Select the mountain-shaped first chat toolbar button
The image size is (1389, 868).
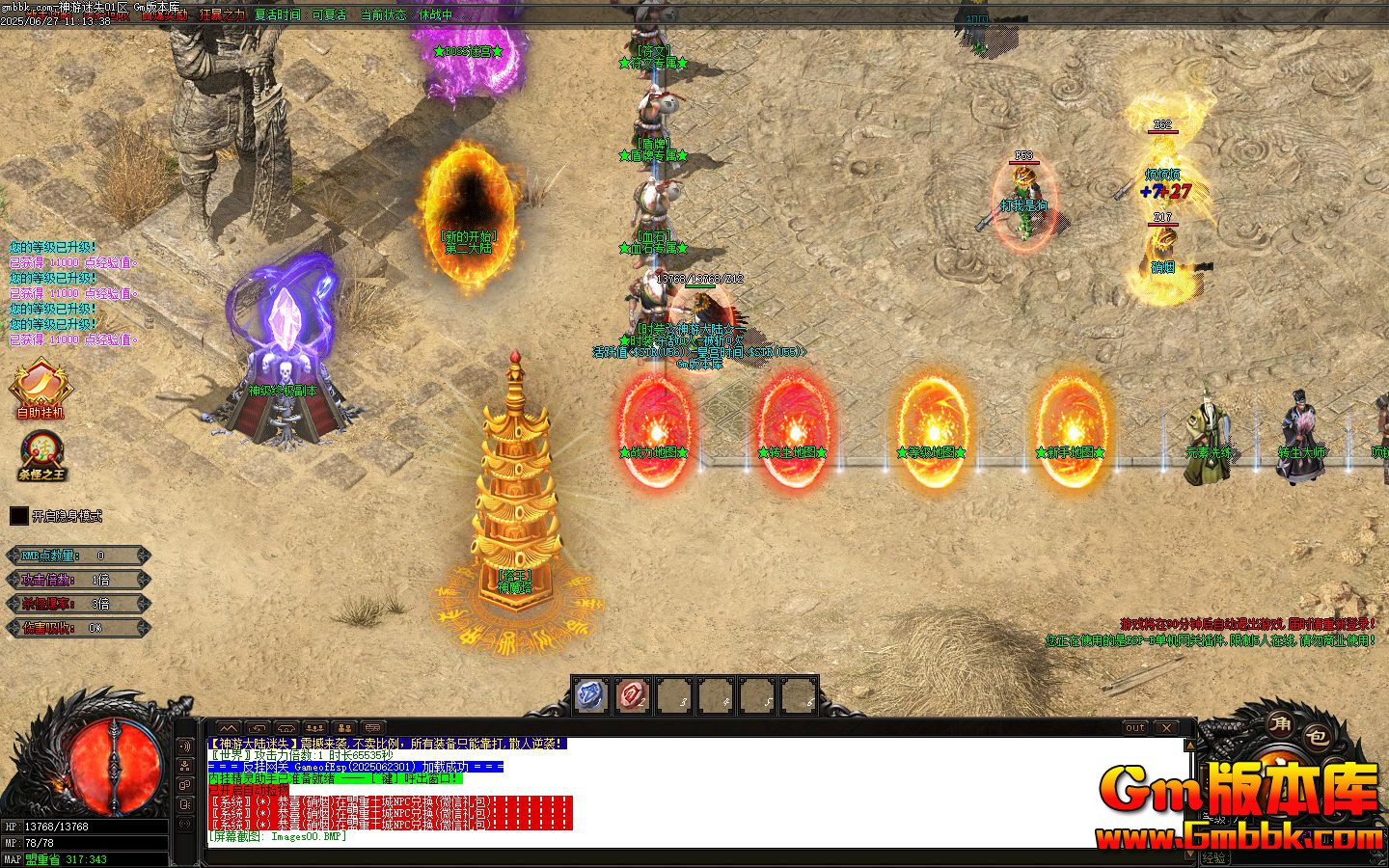point(228,728)
